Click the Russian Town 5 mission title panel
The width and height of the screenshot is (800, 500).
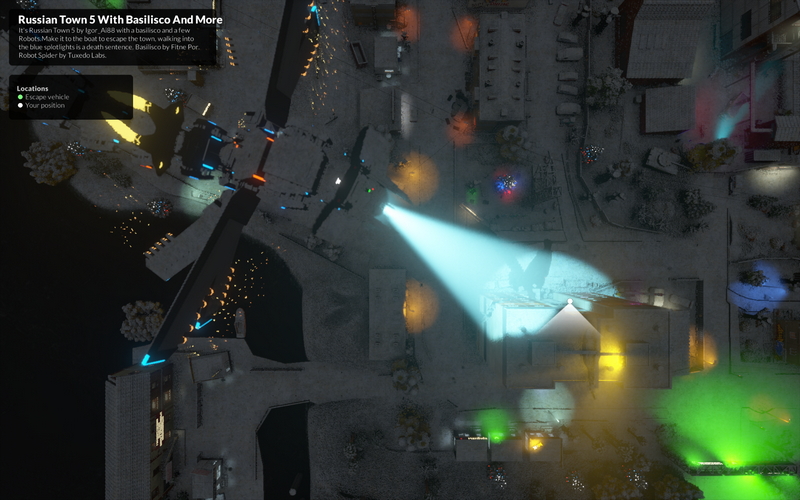(113, 37)
